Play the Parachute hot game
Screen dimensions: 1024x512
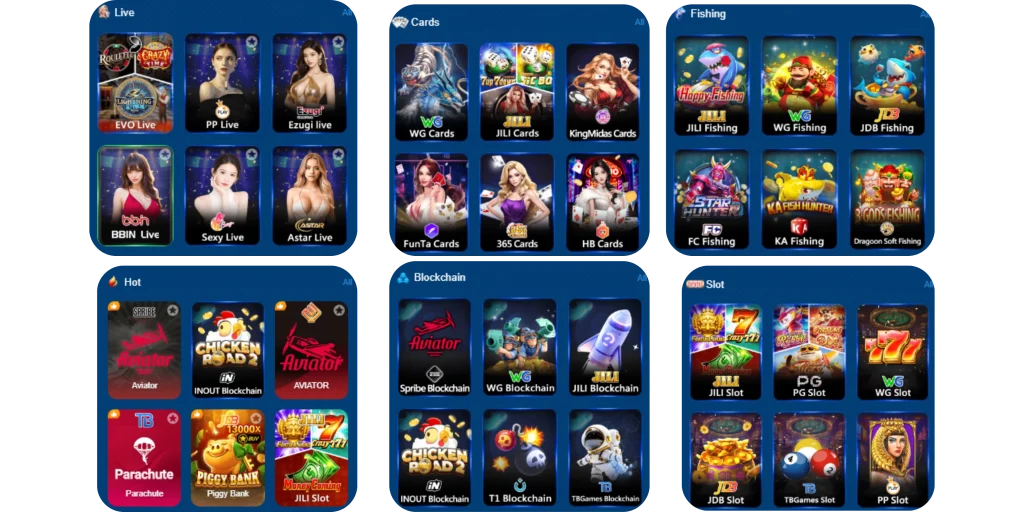click(x=144, y=456)
